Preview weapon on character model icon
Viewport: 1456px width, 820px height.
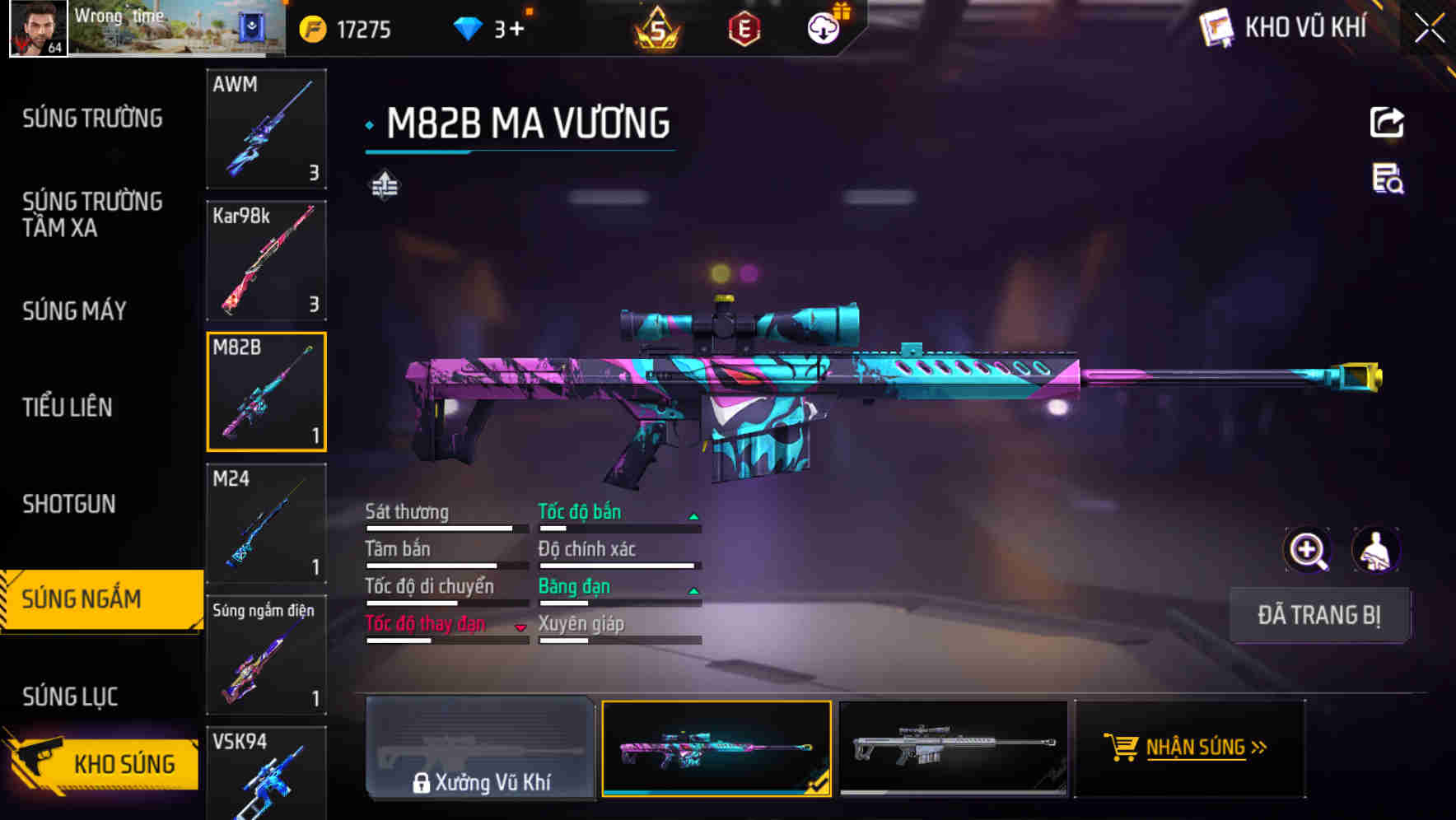(1377, 550)
